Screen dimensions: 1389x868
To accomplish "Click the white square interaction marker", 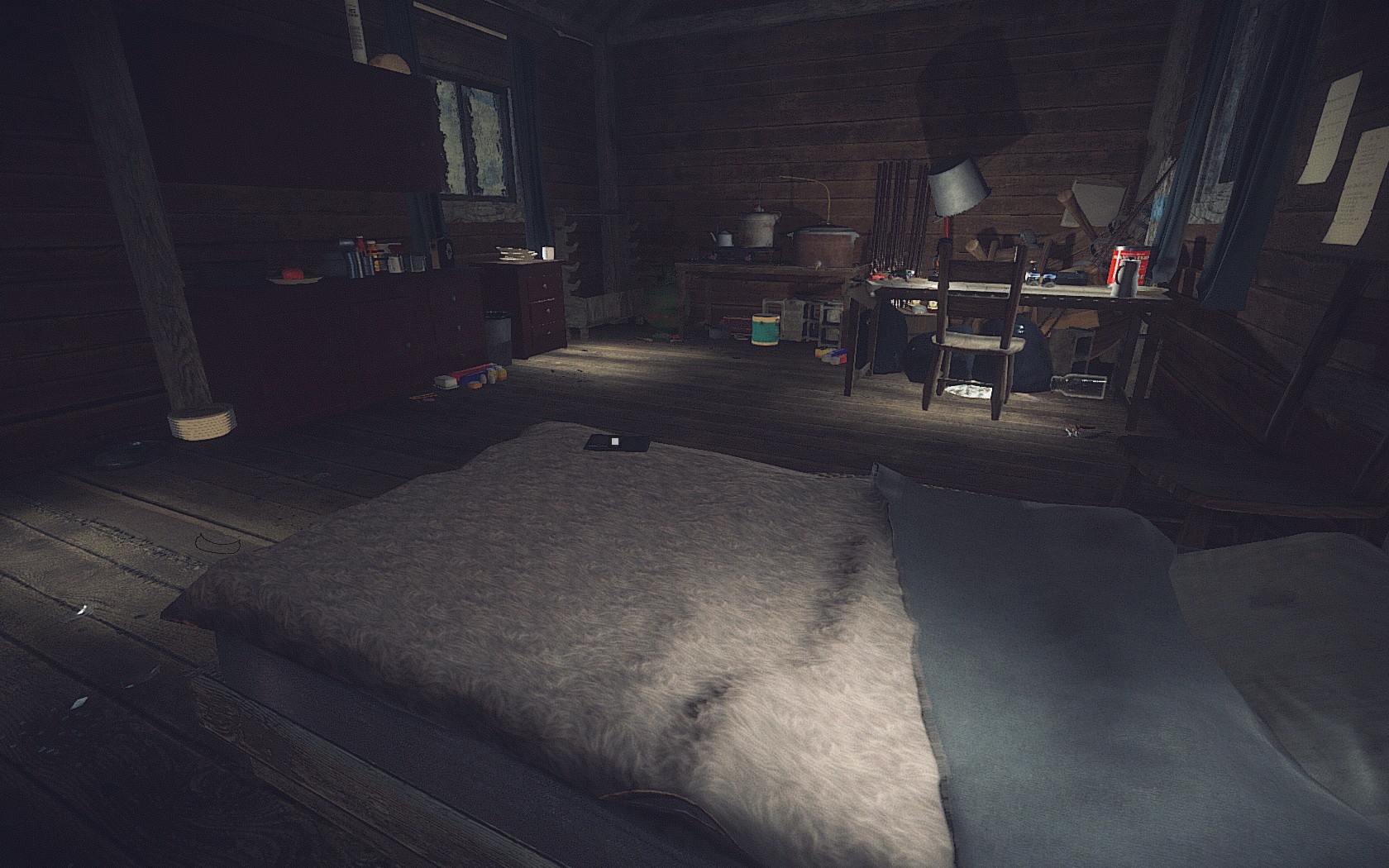I will [x=614, y=442].
